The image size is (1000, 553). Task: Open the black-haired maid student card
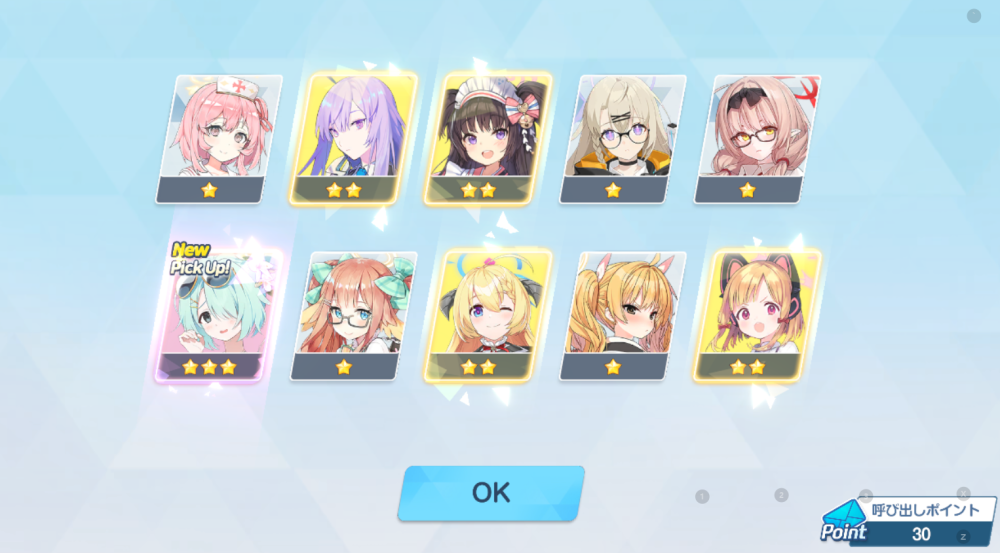[488, 138]
